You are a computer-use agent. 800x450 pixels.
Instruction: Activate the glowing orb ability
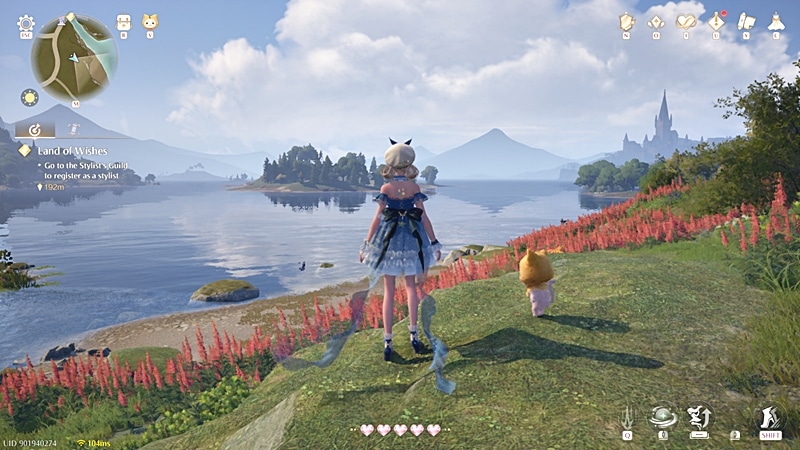pos(662,416)
